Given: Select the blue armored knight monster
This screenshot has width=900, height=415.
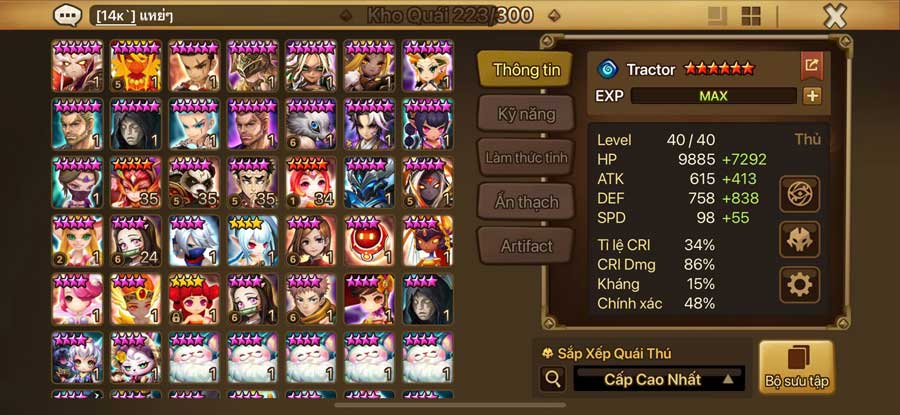Looking at the screenshot, I should pyautogui.click(x=369, y=181).
